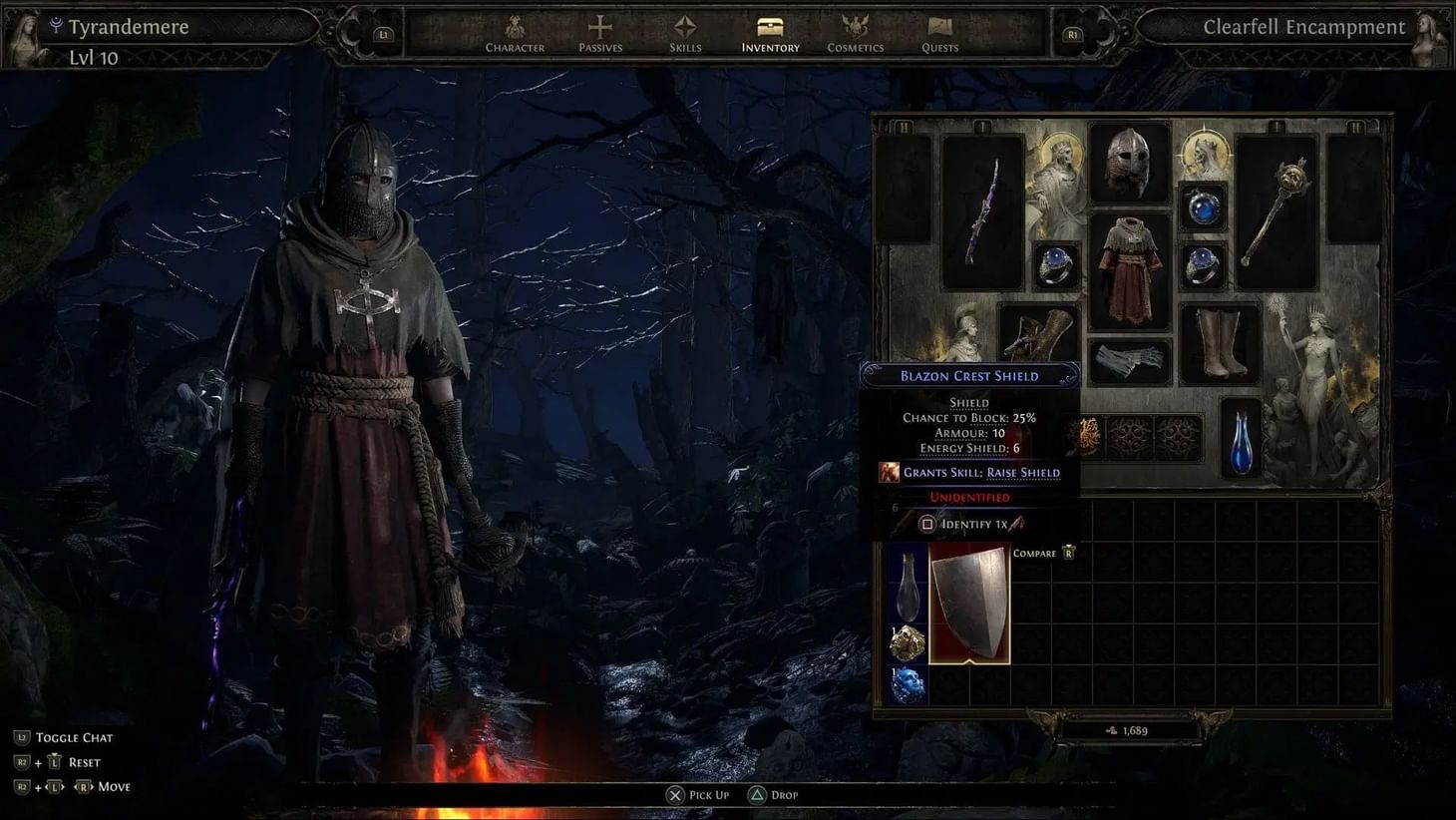1456x820 pixels.
Task: Click the gold pile icon beside 1,689
Action: [x=1110, y=729]
